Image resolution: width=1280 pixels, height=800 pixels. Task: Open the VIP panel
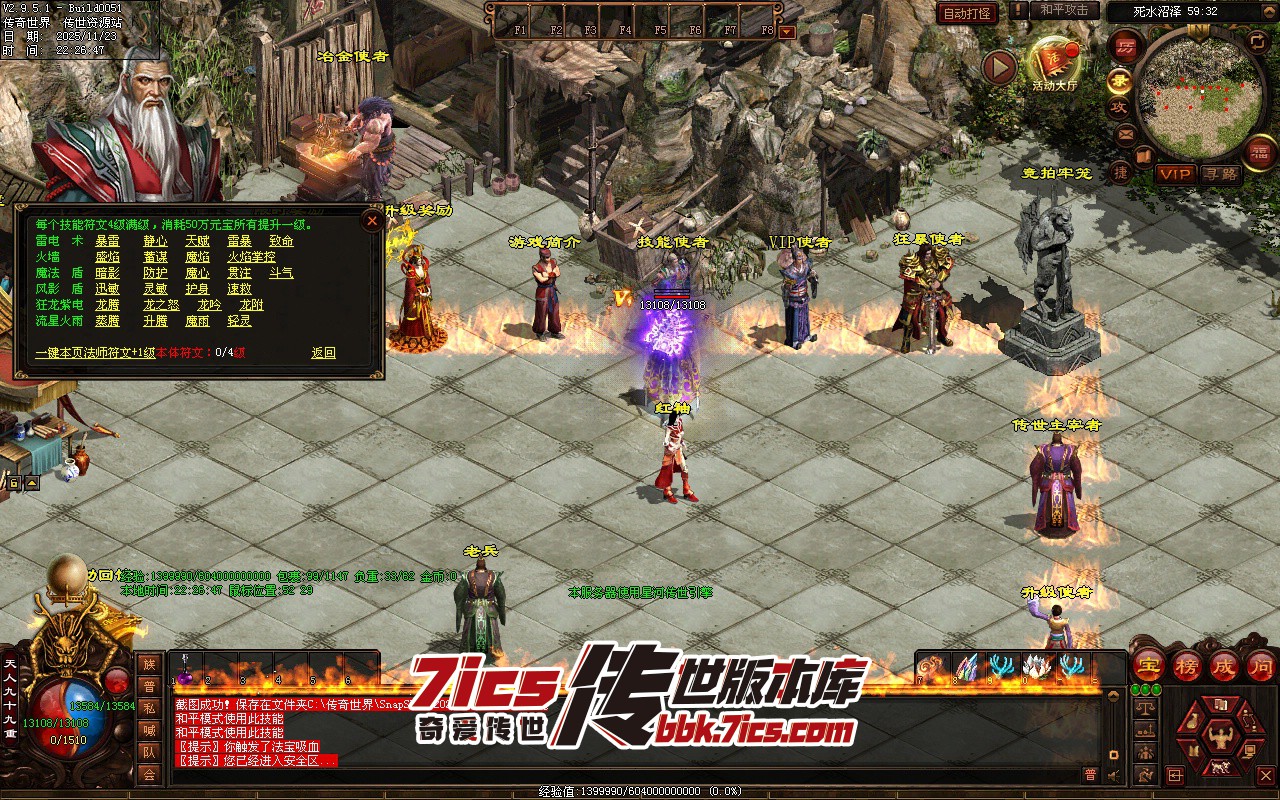pos(1175,174)
